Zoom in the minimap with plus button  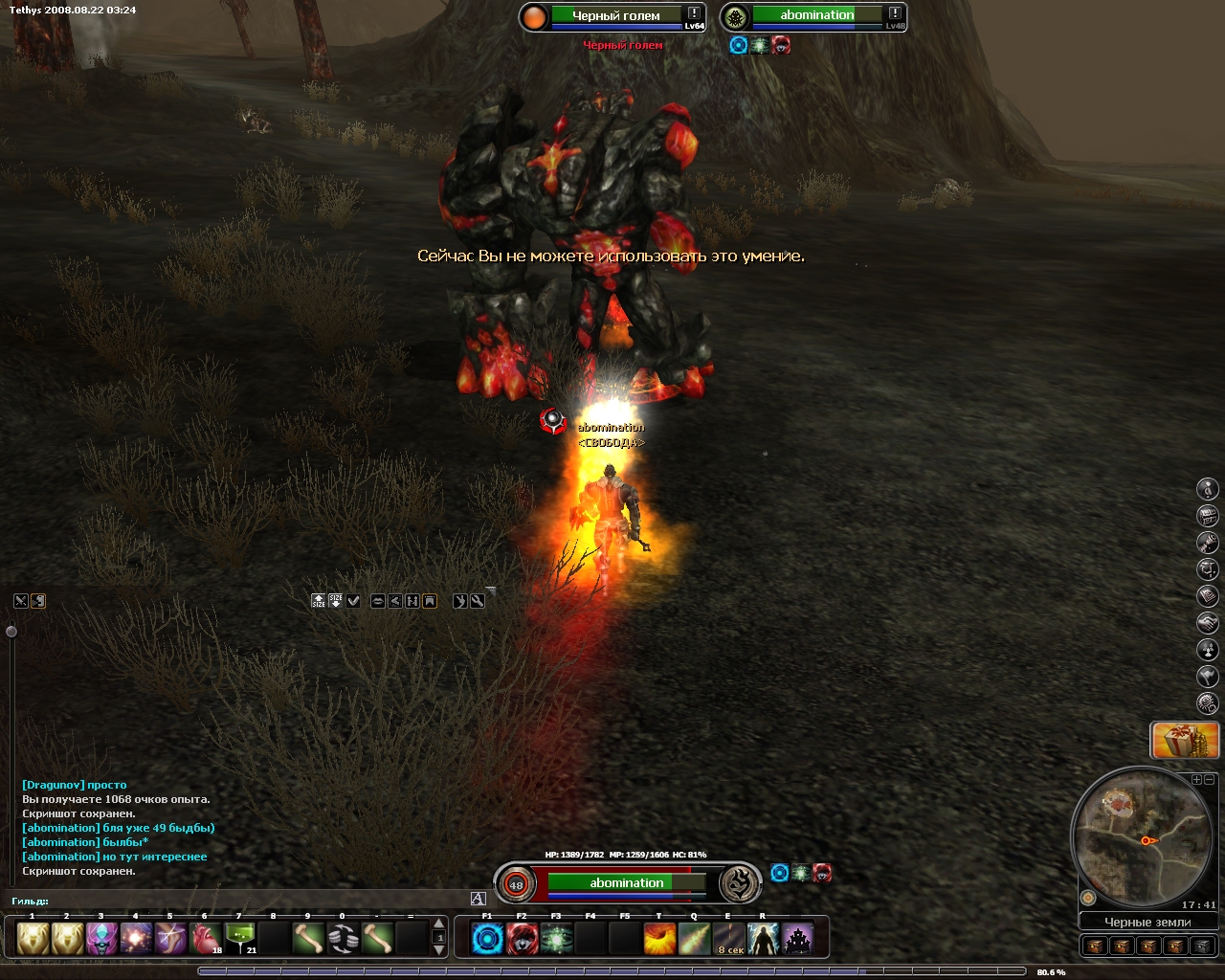(x=1195, y=780)
